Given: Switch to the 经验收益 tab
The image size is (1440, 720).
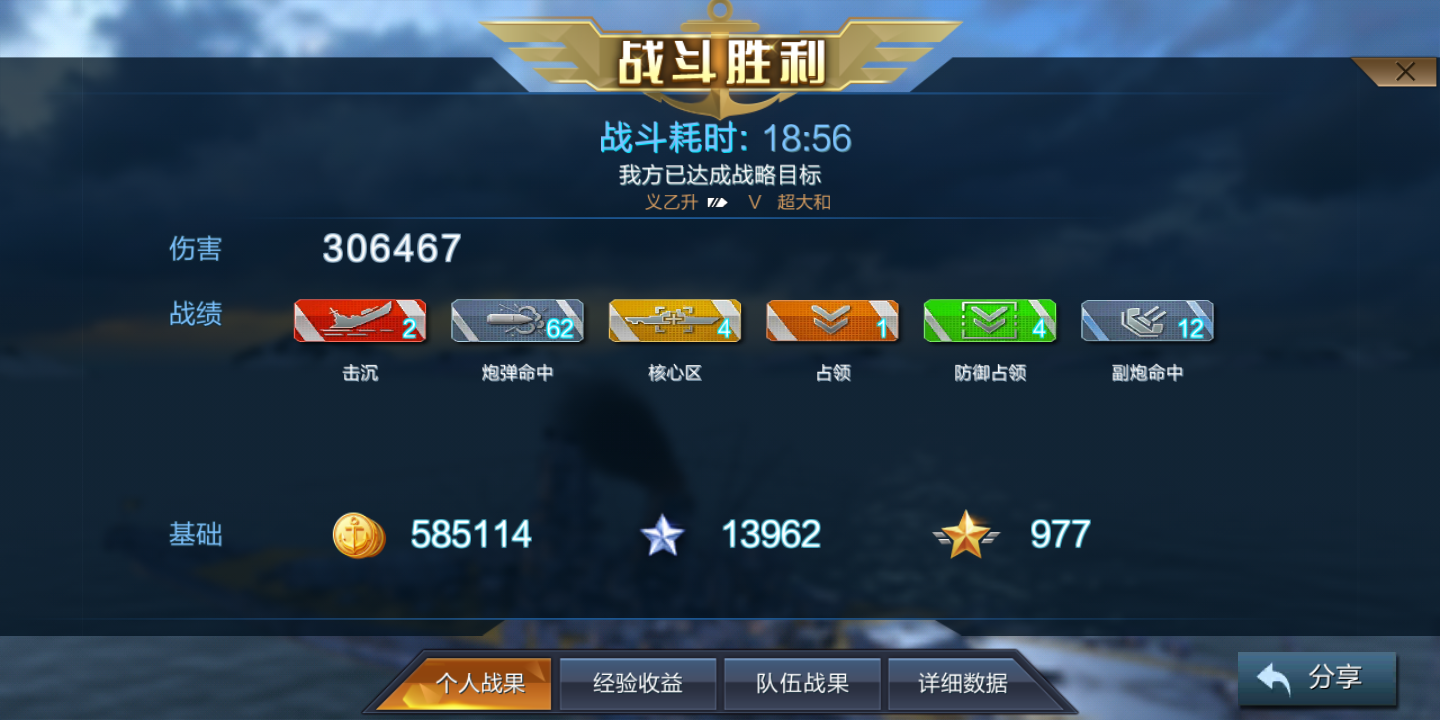Looking at the screenshot, I should [638, 683].
